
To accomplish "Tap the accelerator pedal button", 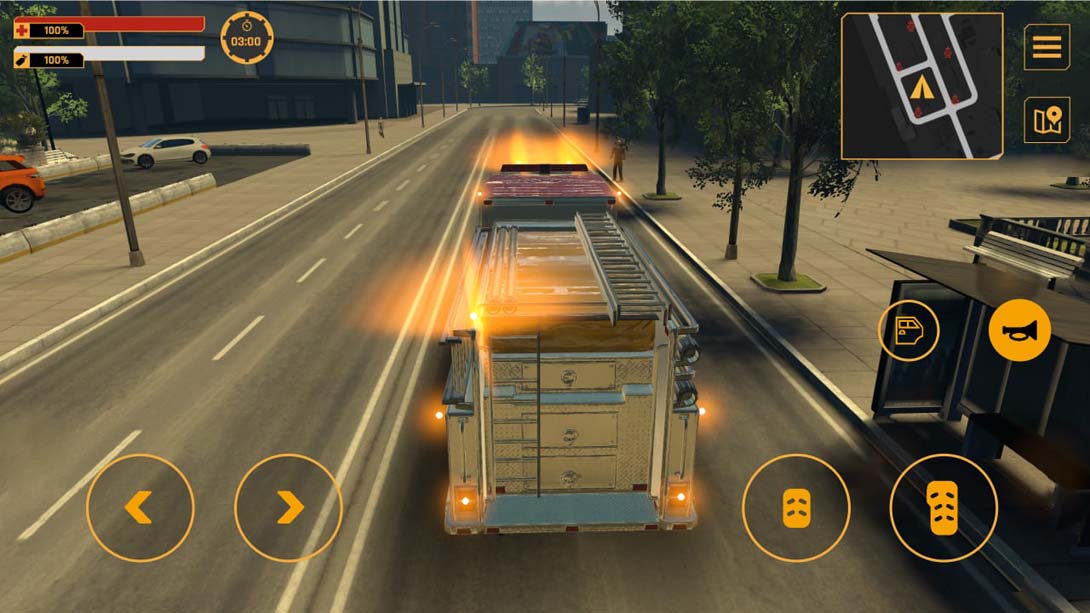I will coord(943,507).
